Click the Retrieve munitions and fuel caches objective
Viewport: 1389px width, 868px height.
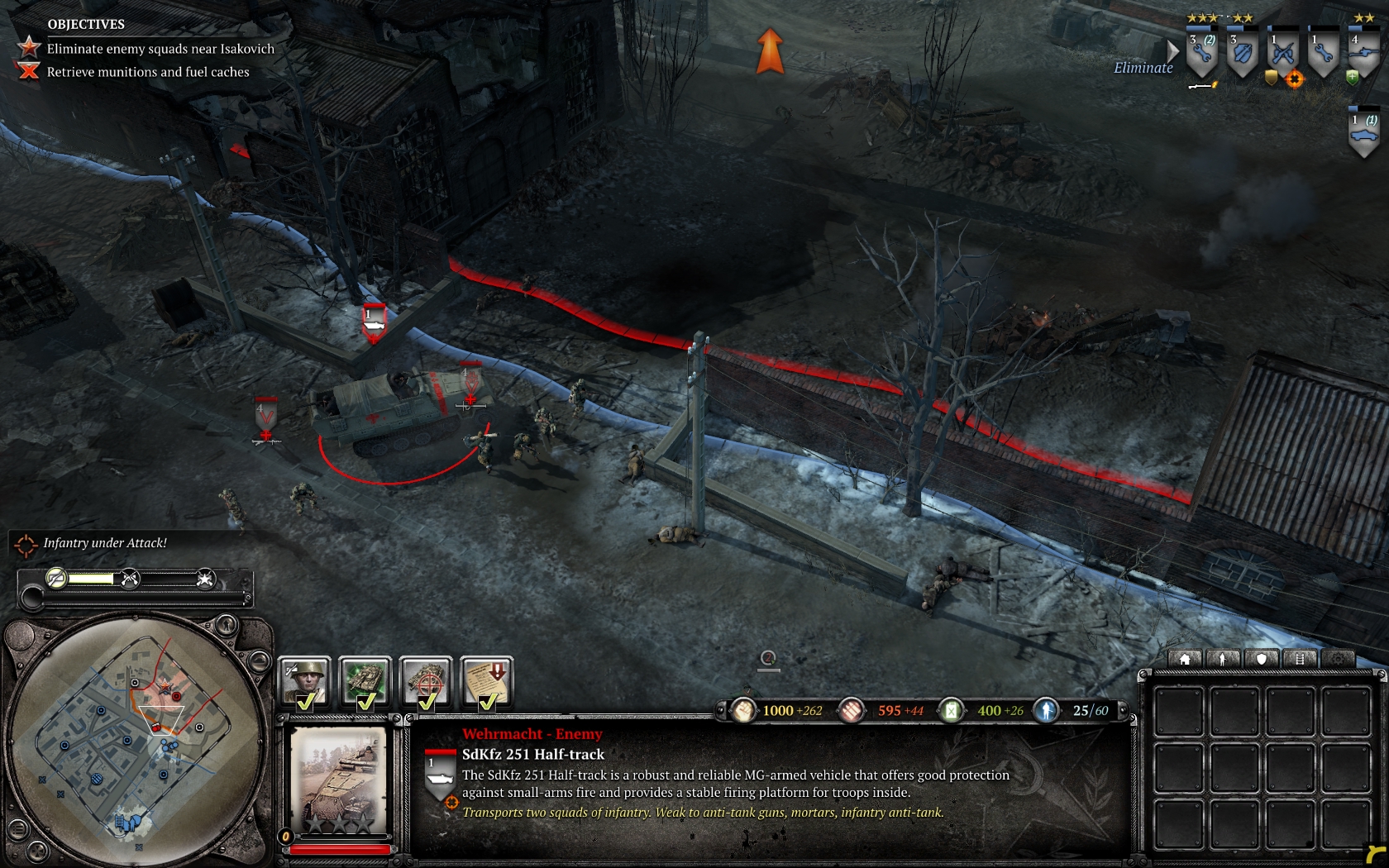coord(147,72)
